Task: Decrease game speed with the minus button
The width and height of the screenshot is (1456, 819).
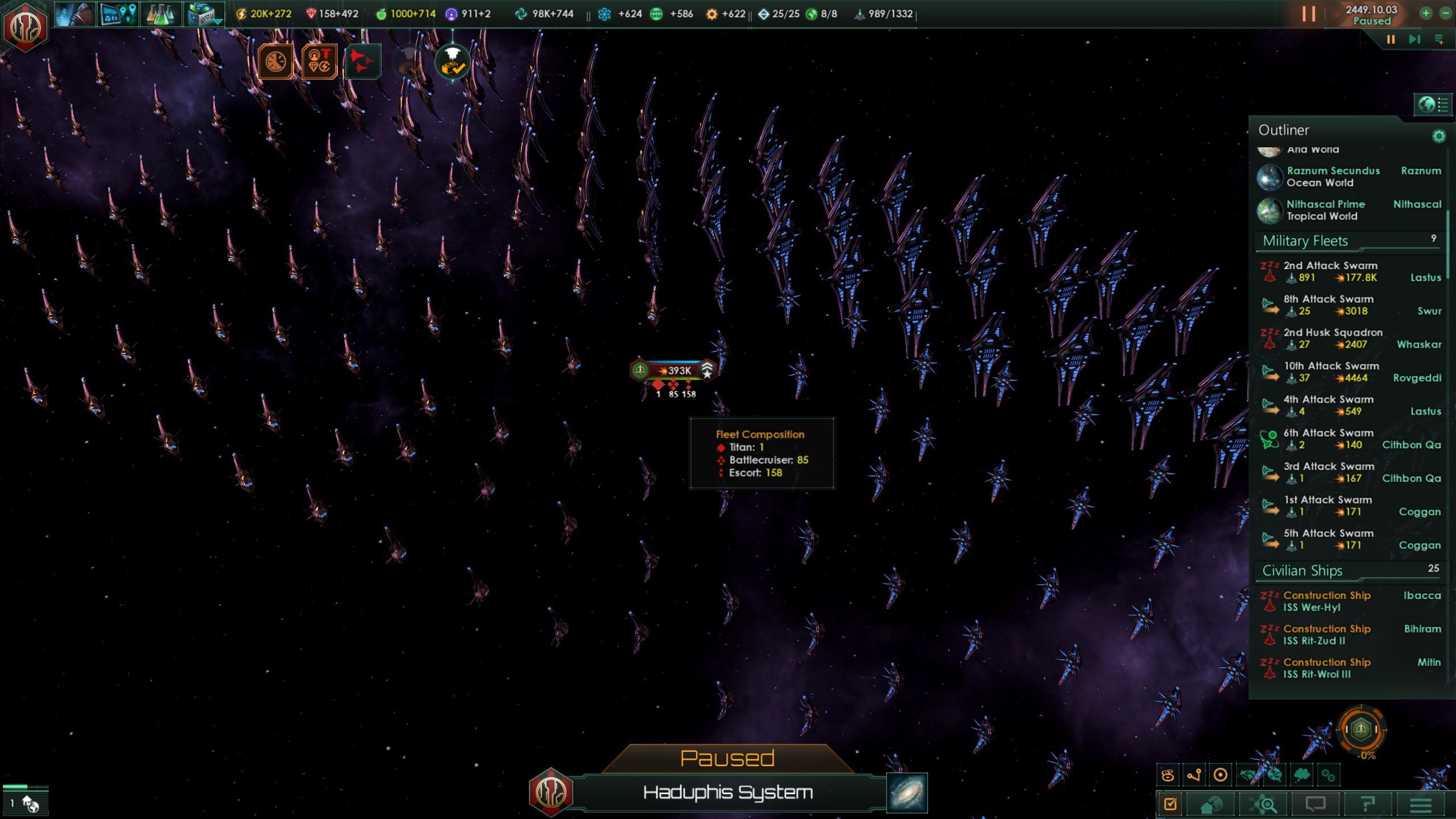Action: pos(1445,14)
